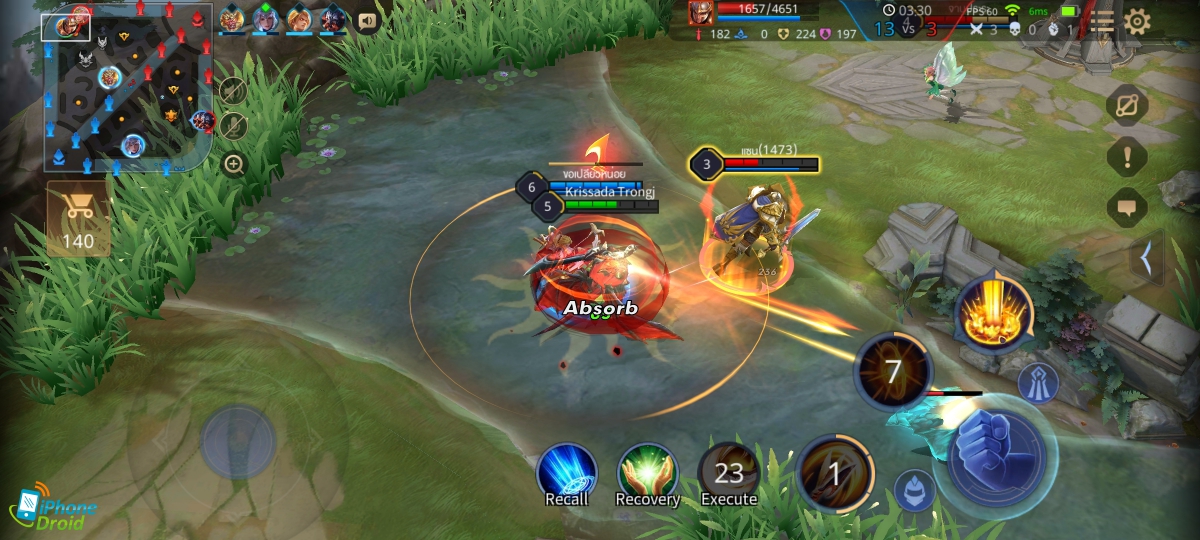Image resolution: width=1200 pixels, height=540 pixels.
Task: Use the Recall ability
Action: (x=567, y=474)
